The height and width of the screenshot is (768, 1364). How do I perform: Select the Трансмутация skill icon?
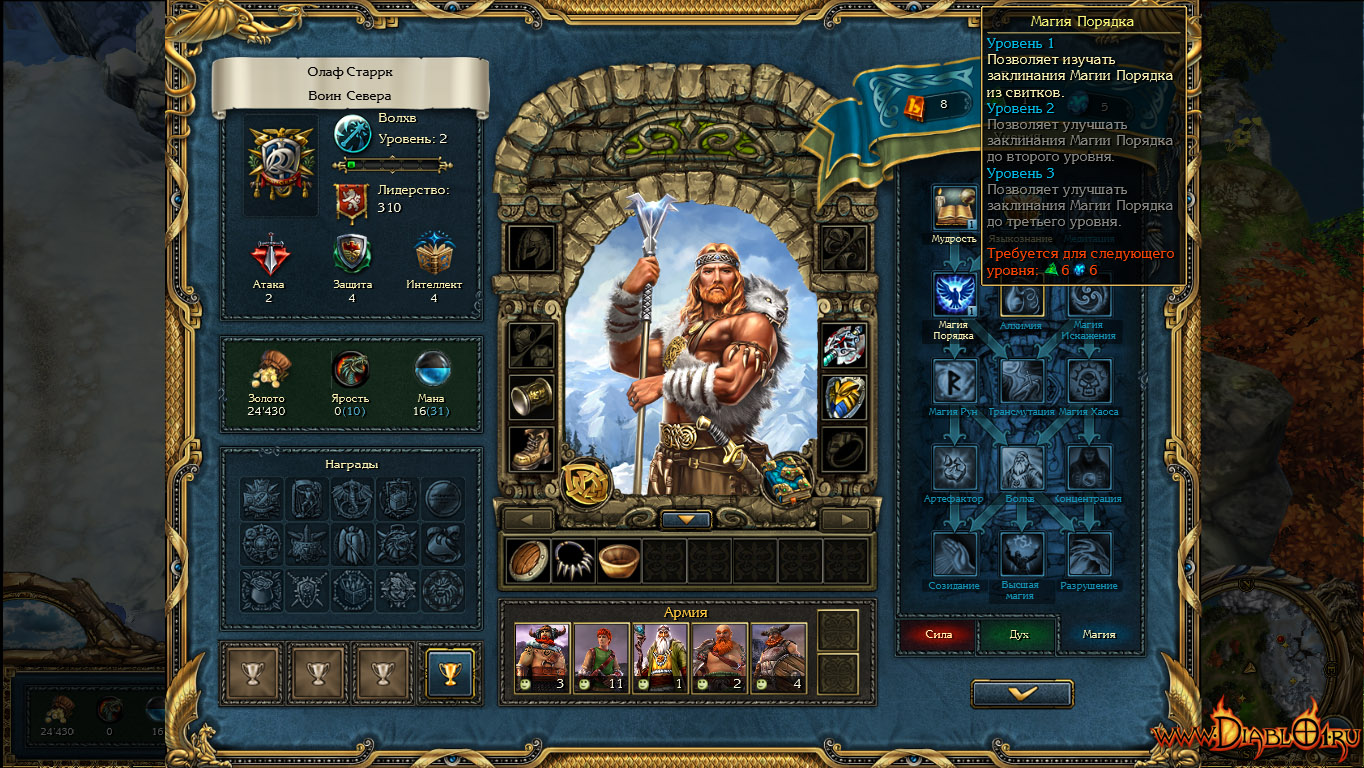point(1022,381)
